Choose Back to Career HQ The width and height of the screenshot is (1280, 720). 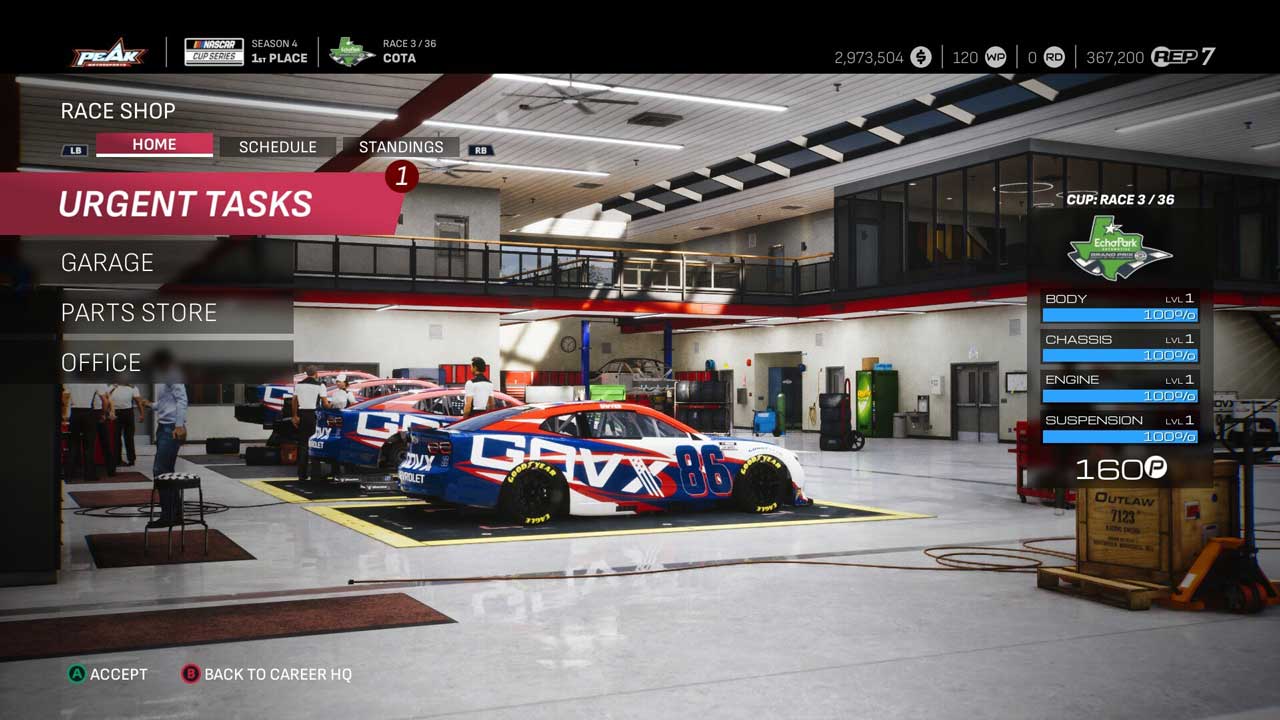tap(267, 674)
